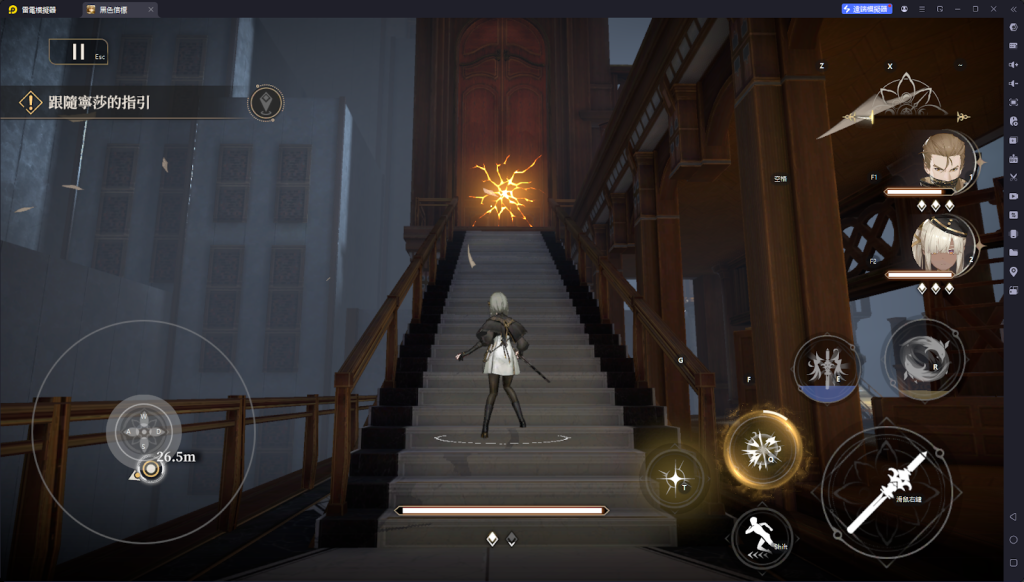Use the winged sword skill icon

click(826, 366)
